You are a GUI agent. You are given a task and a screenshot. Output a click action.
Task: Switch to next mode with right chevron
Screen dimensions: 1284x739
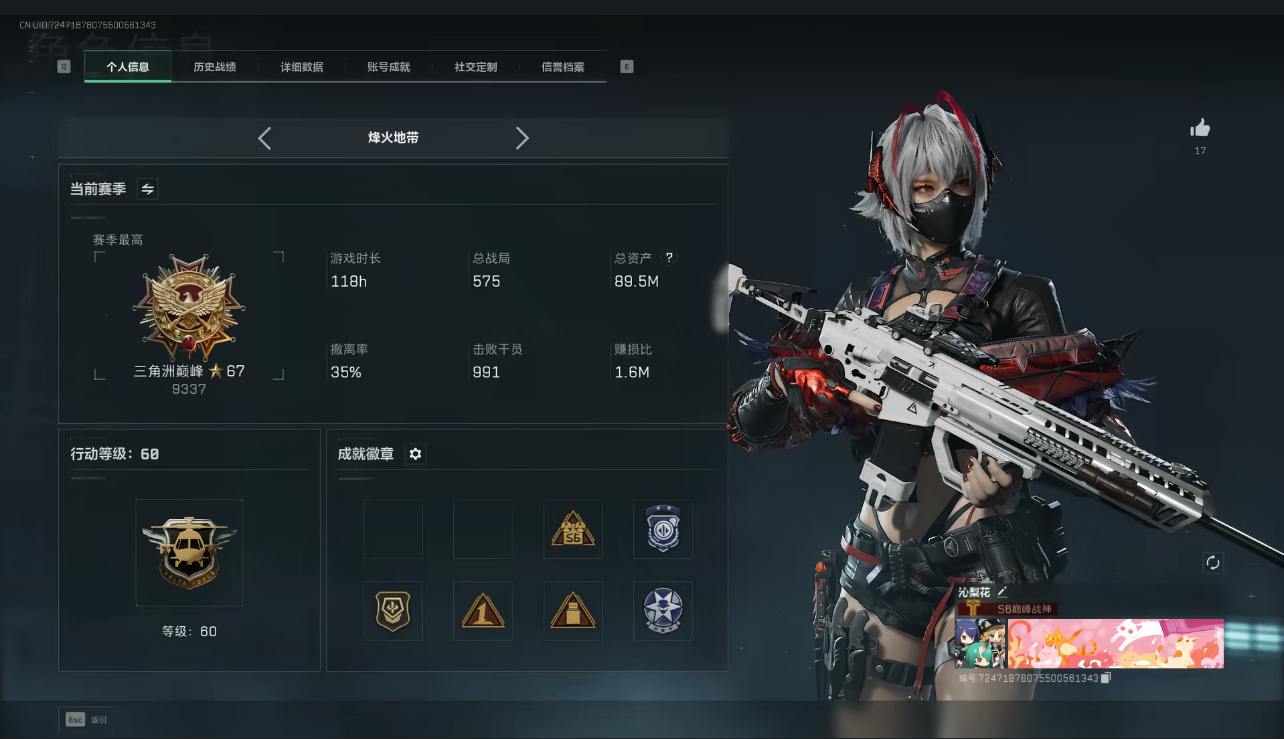(x=522, y=138)
